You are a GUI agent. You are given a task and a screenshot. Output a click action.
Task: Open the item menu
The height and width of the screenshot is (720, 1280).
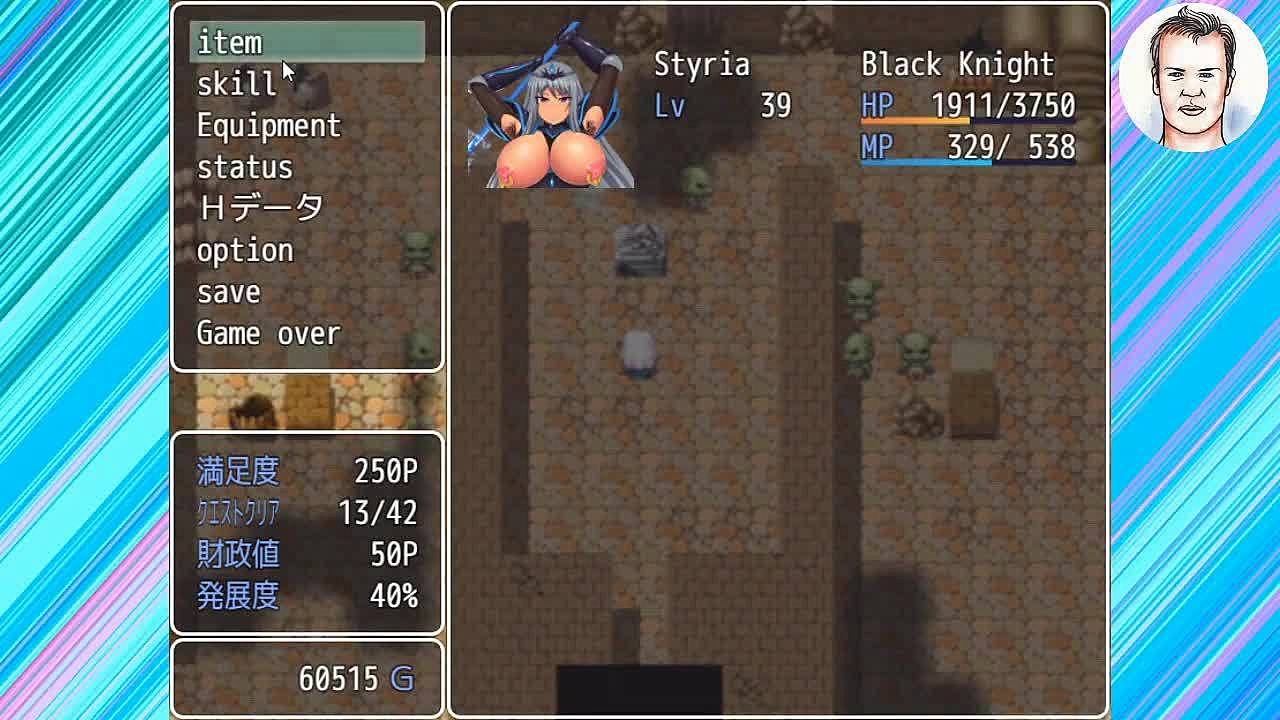230,43
